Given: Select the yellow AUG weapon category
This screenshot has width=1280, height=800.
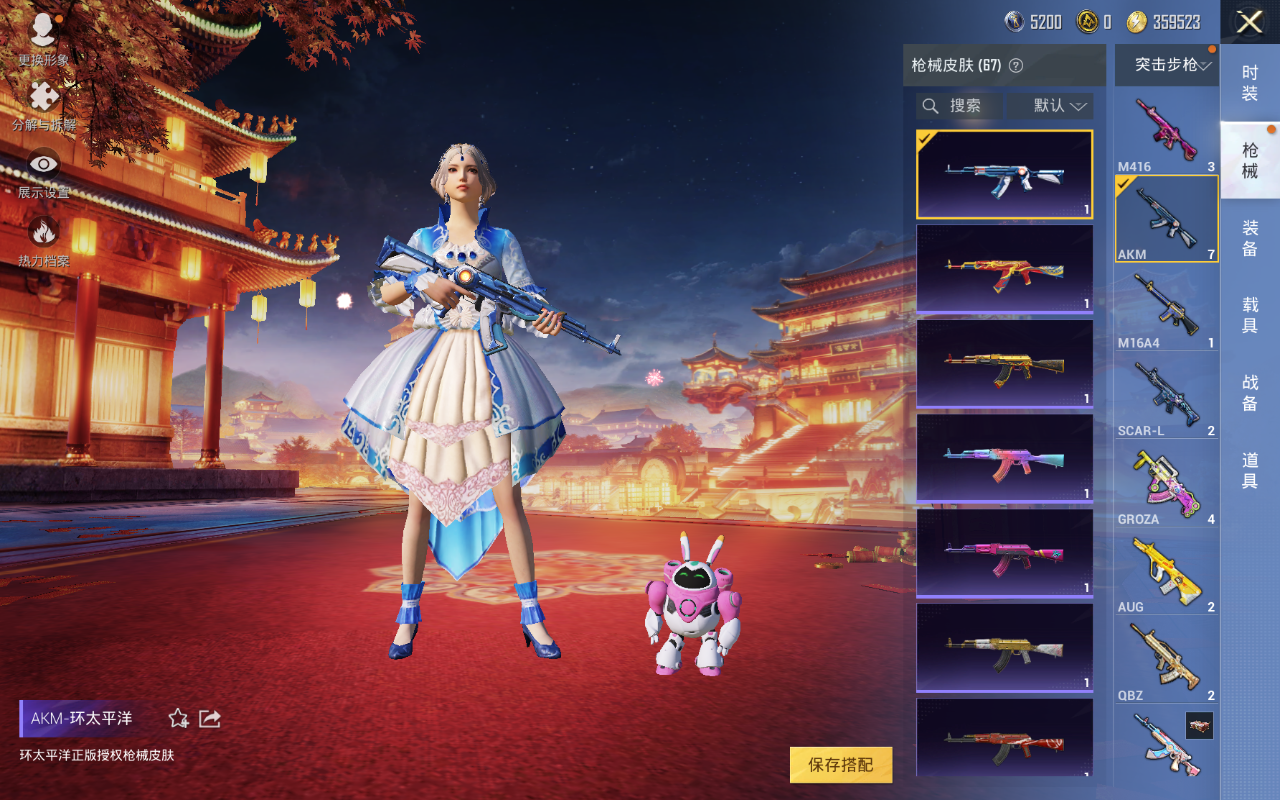Looking at the screenshot, I should pyautogui.click(x=1166, y=571).
